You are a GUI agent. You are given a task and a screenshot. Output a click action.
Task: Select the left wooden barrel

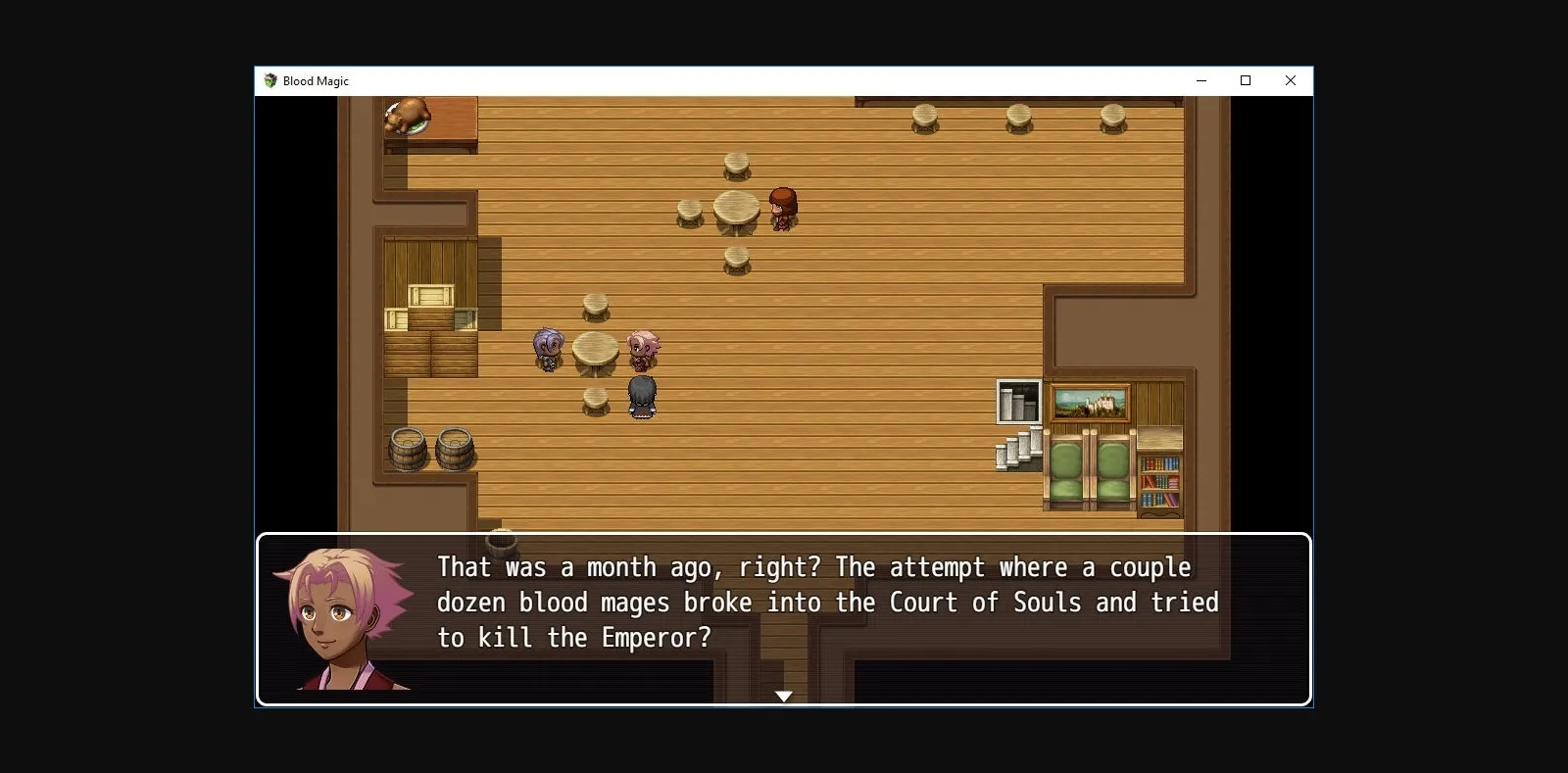pos(406,449)
